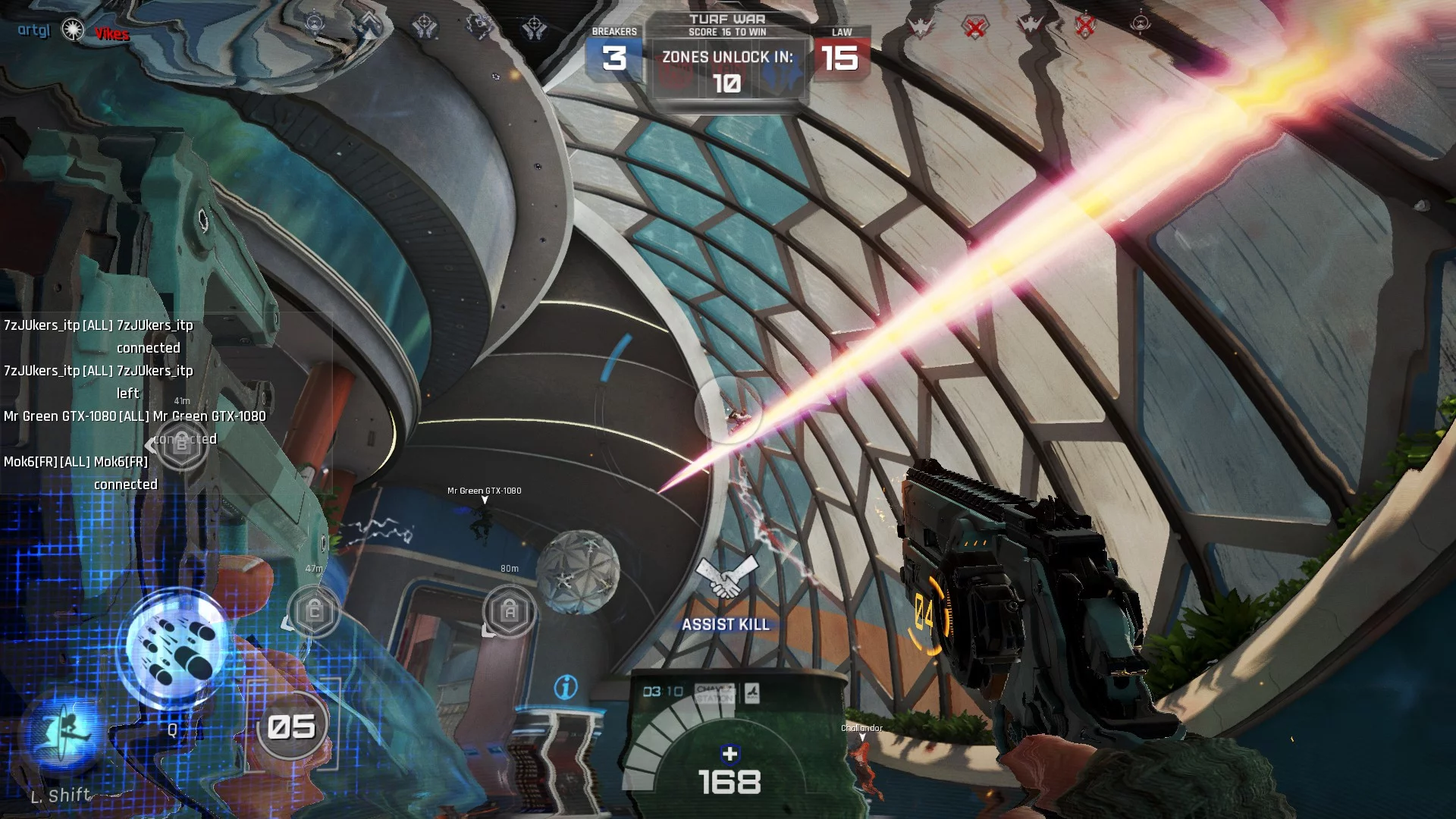This screenshot has width=1456, height=819.
Task: Select the zone C lock marker
Action: pos(315,610)
